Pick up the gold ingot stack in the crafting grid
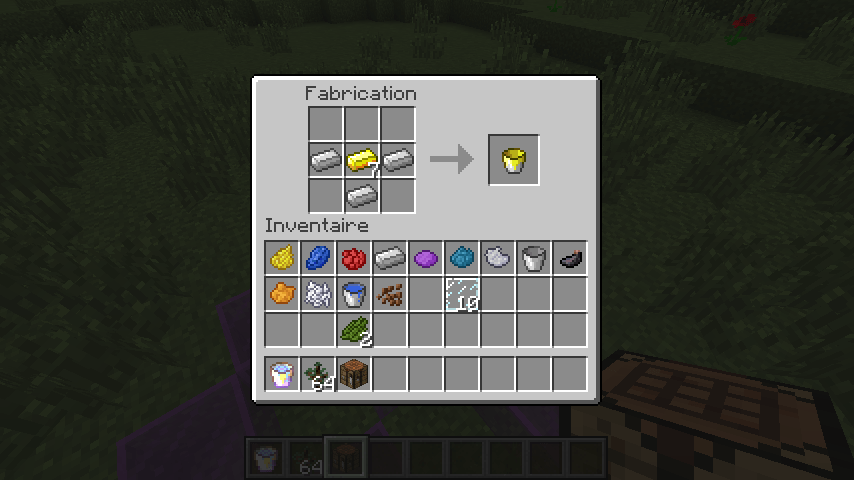The image size is (854, 480). pyautogui.click(x=361, y=159)
